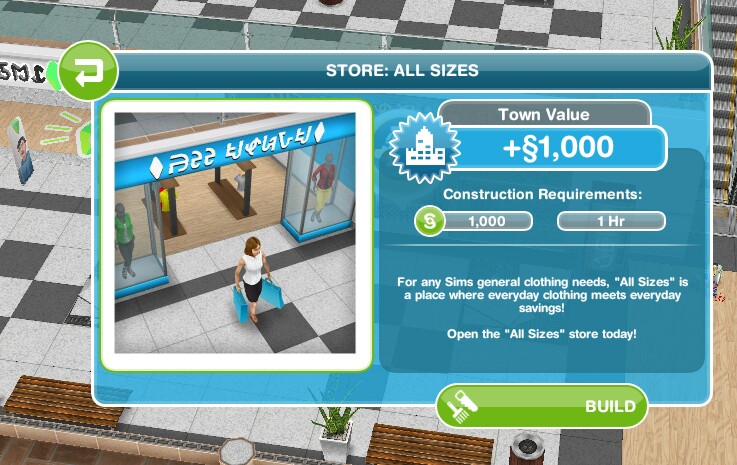
Task: Go back using the green arrow button
Action: (x=88, y=71)
